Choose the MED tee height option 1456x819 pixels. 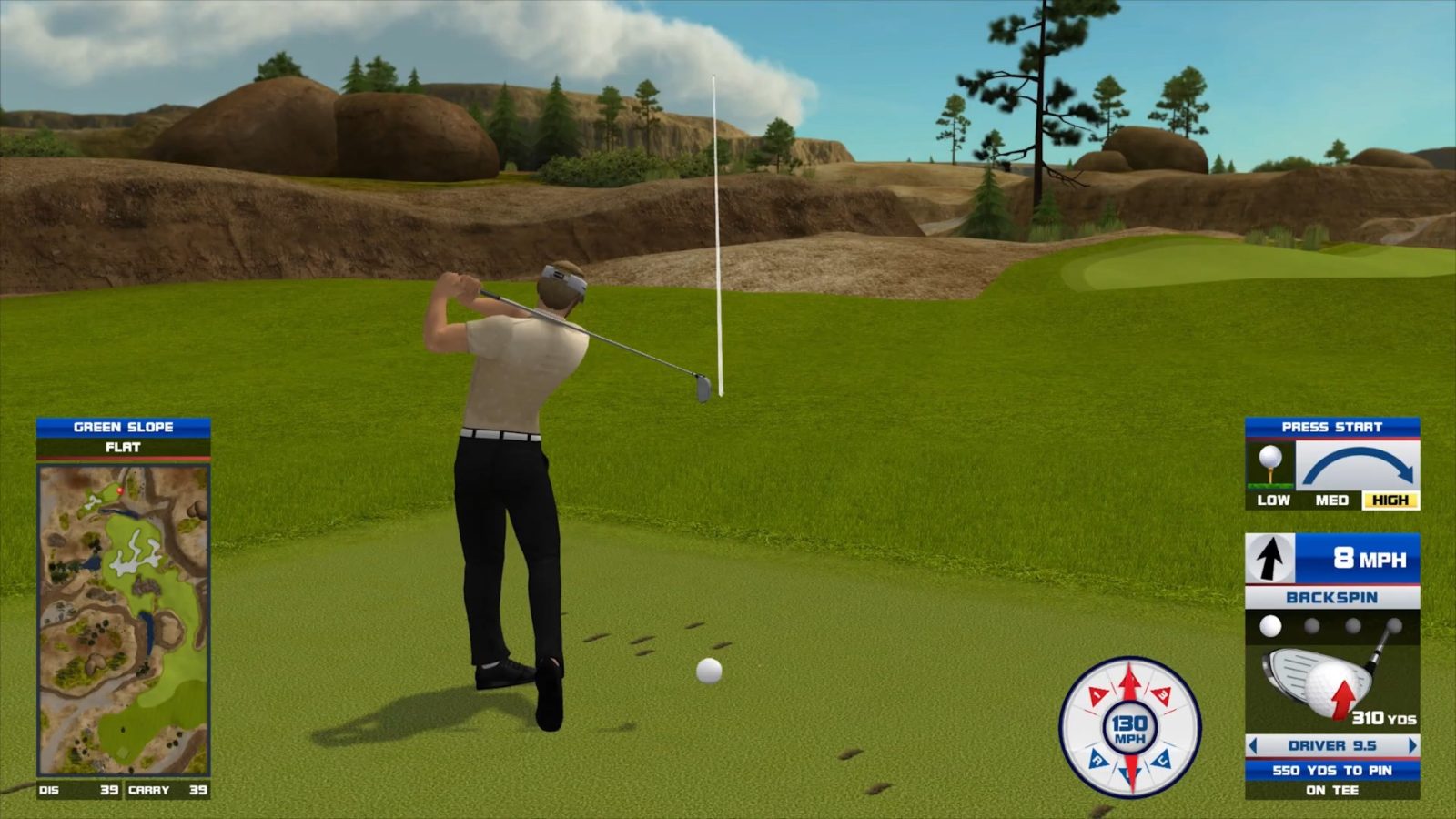coord(1331,500)
